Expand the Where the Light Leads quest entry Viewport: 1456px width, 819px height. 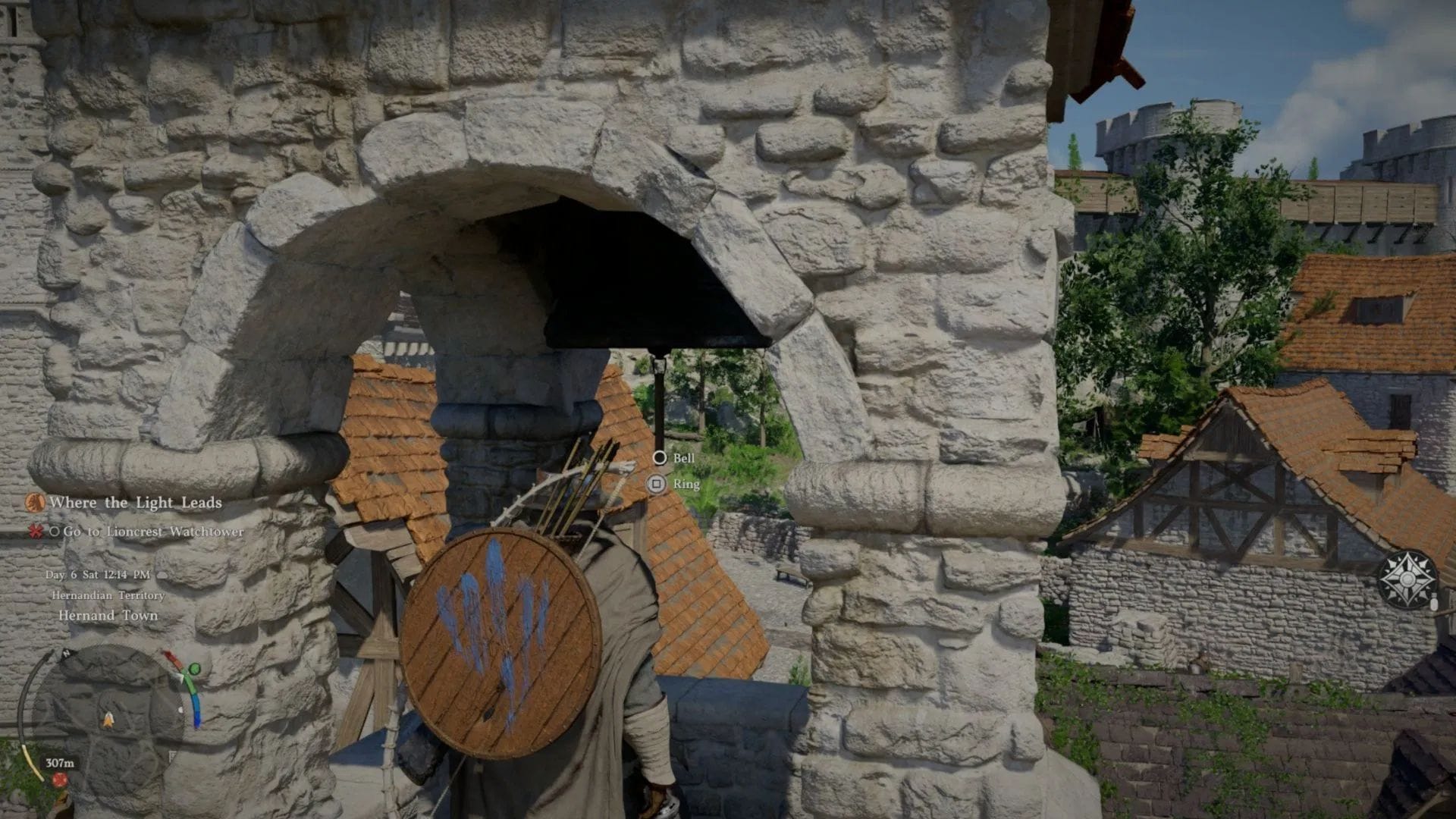coord(135,503)
